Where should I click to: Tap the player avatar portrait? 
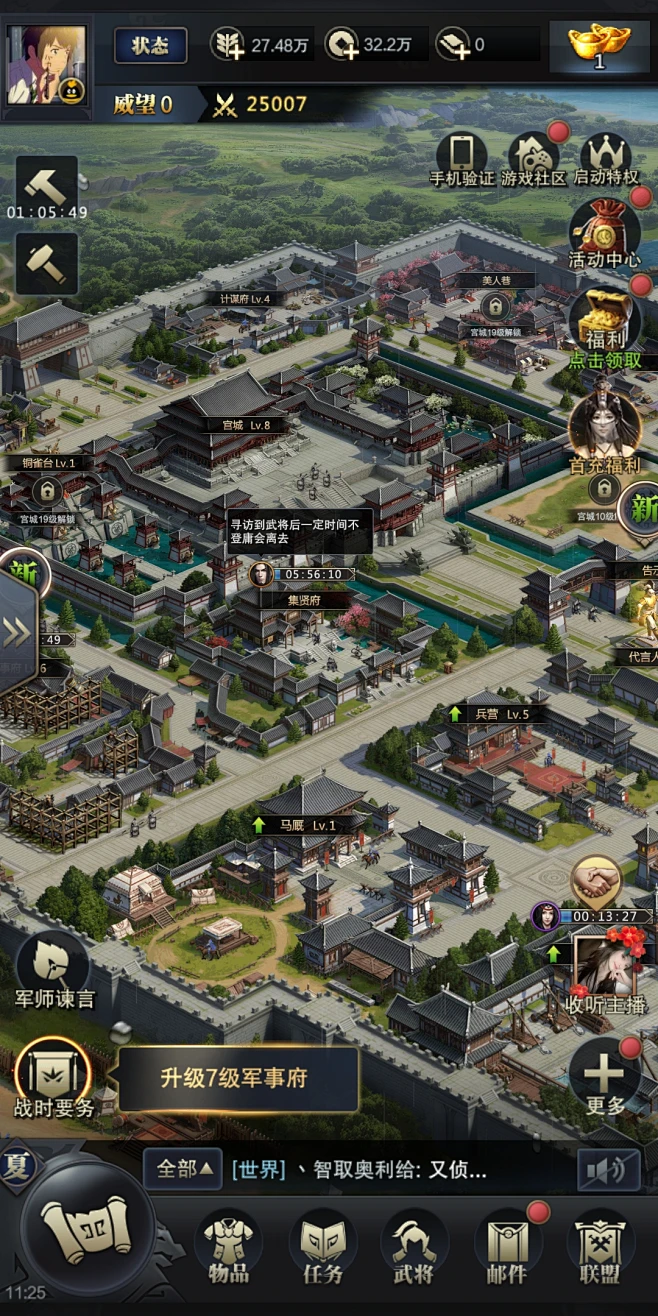(47, 64)
